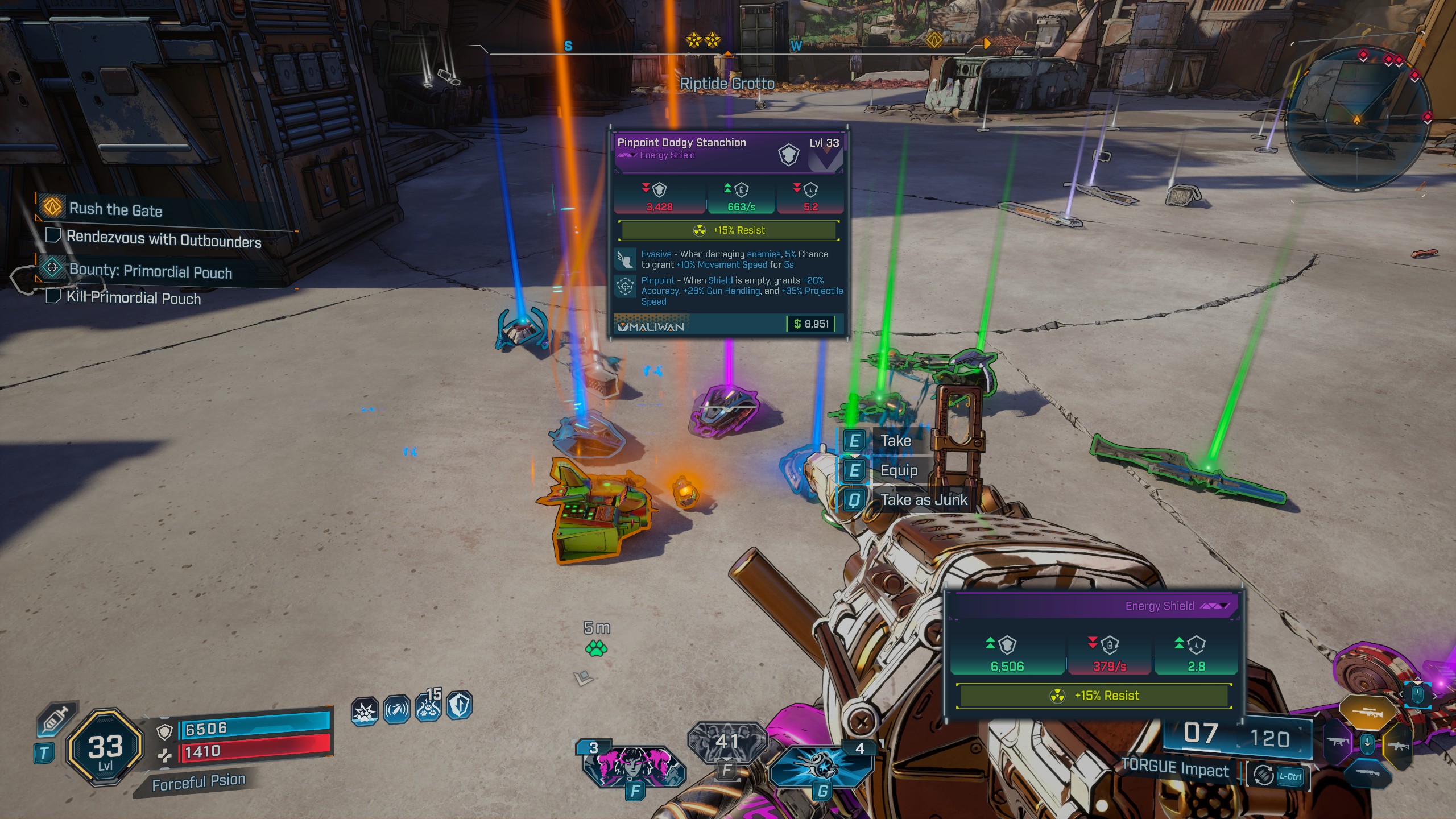Inspect the shield-with-arrow buff icon
Screen dimensions: 1456x819
(x=460, y=706)
